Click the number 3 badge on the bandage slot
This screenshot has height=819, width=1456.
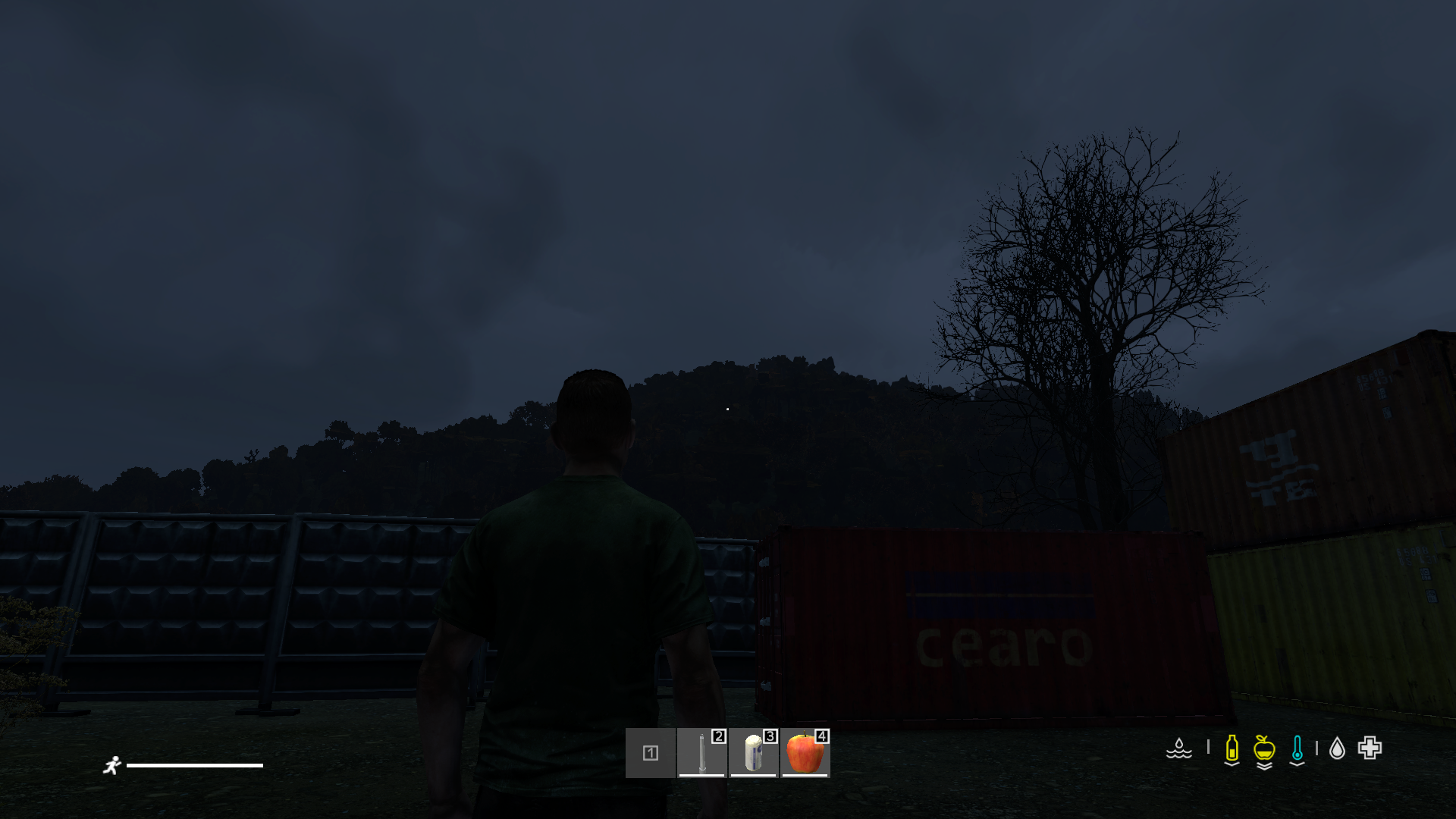(770, 737)
